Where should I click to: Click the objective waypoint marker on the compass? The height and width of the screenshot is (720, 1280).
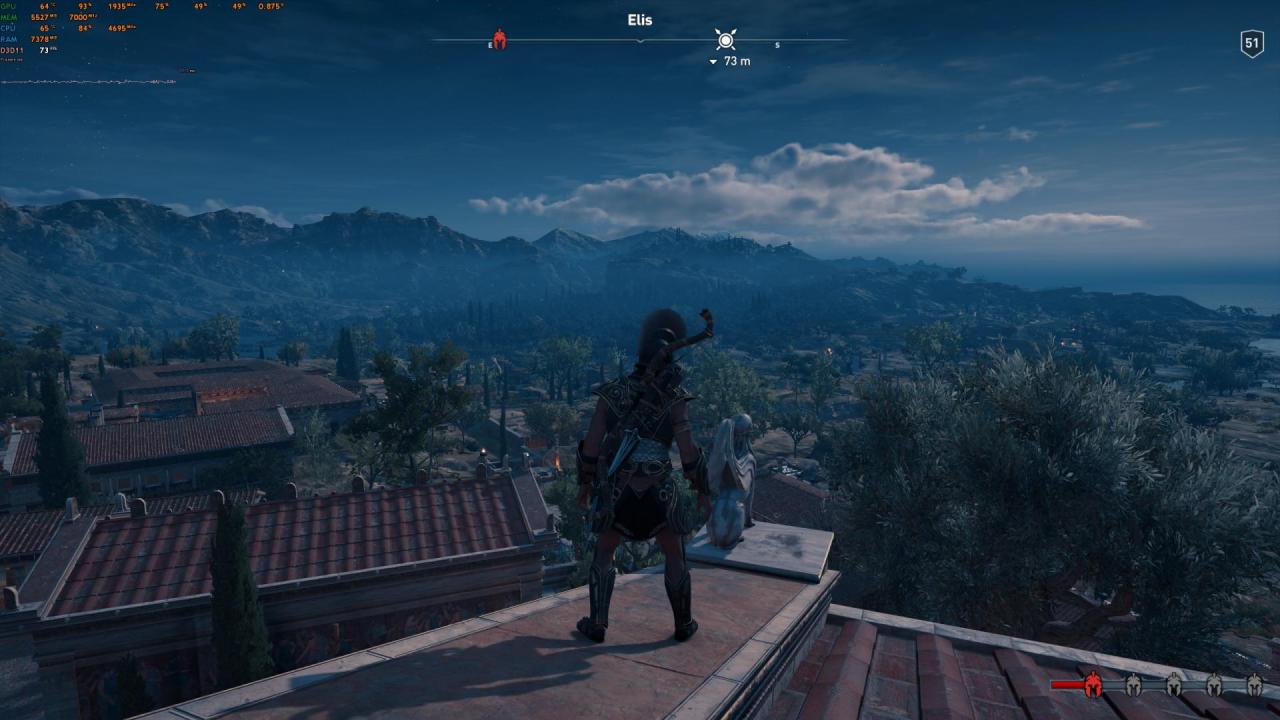click(x=726, y=40)
